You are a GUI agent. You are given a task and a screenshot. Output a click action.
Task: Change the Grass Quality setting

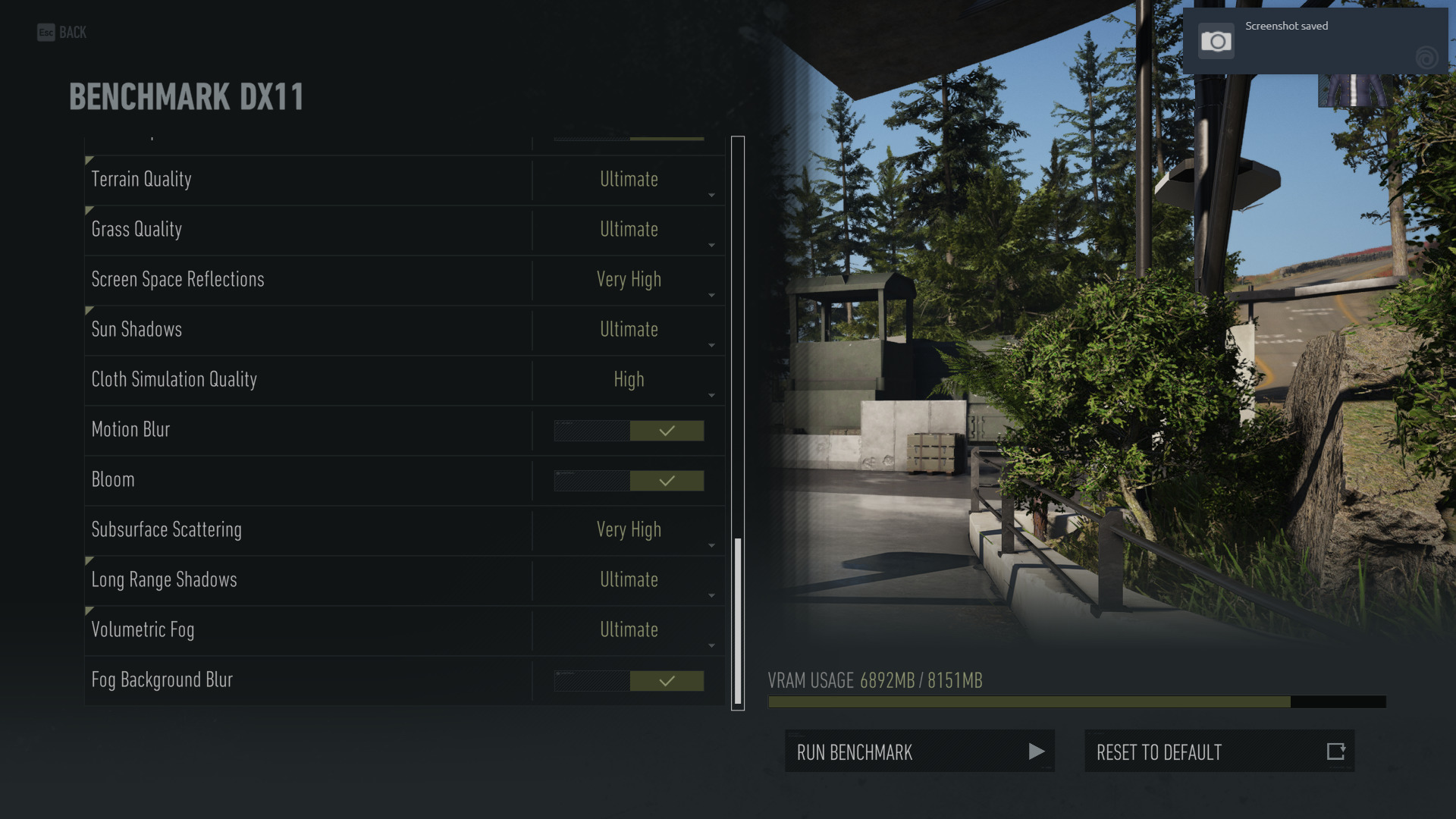629,230
